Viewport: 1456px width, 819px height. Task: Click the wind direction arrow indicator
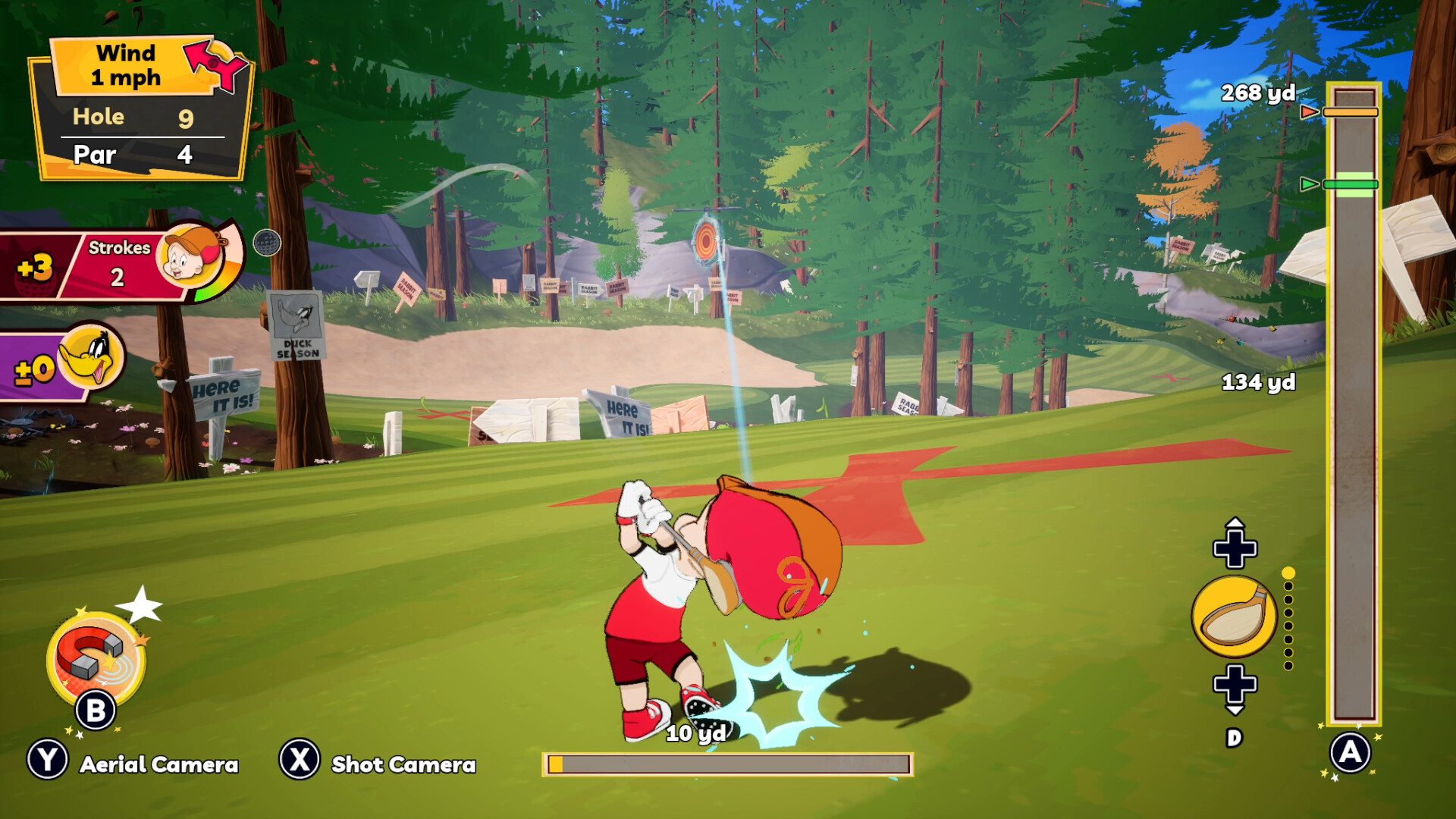pyautogui.click(x=215, y=65)
